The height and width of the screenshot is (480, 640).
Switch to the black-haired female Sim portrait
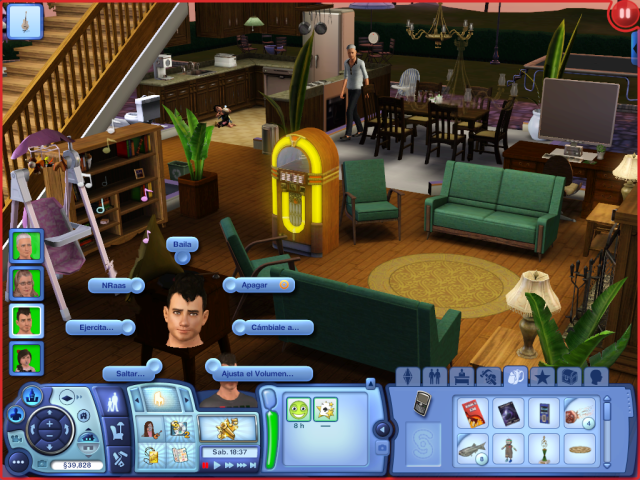click(x=26, y=358)
